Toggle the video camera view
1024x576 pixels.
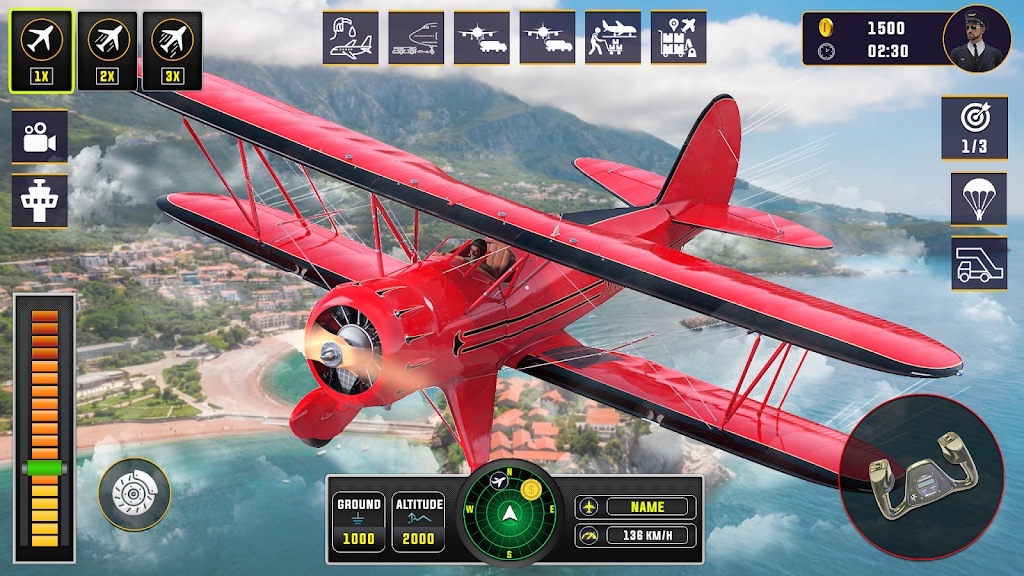40,136
